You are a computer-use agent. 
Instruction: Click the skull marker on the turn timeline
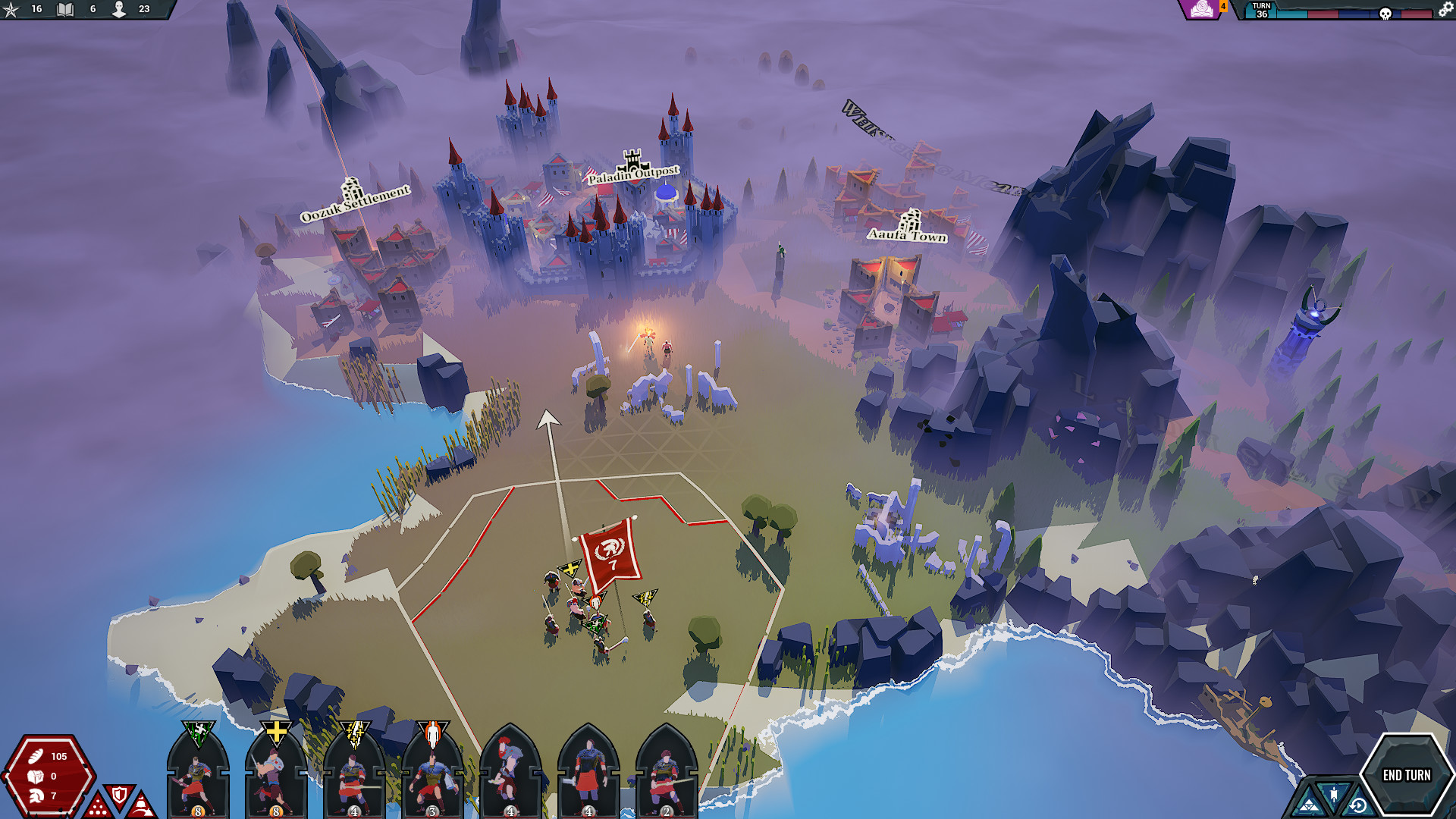click(1385, 13)
